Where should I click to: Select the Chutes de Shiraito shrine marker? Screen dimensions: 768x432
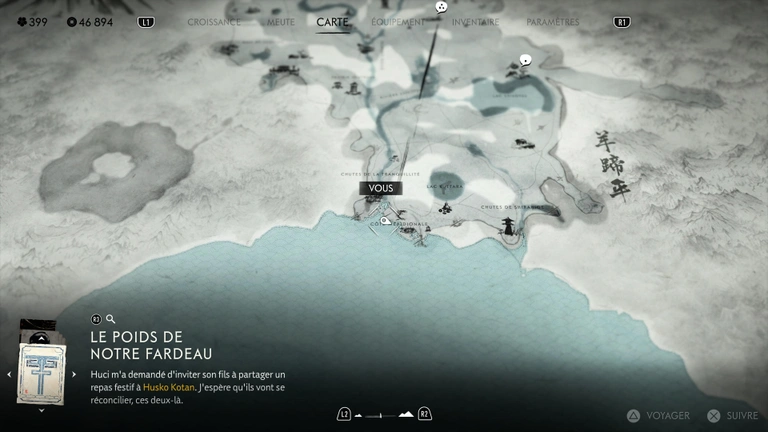click(509, 225)
